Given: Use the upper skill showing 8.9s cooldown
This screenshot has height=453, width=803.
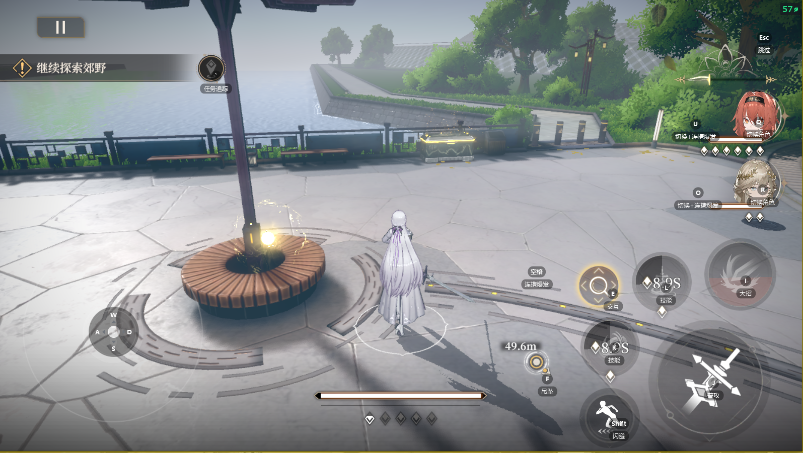Looking at the screenshot, I should click(660, 279).
